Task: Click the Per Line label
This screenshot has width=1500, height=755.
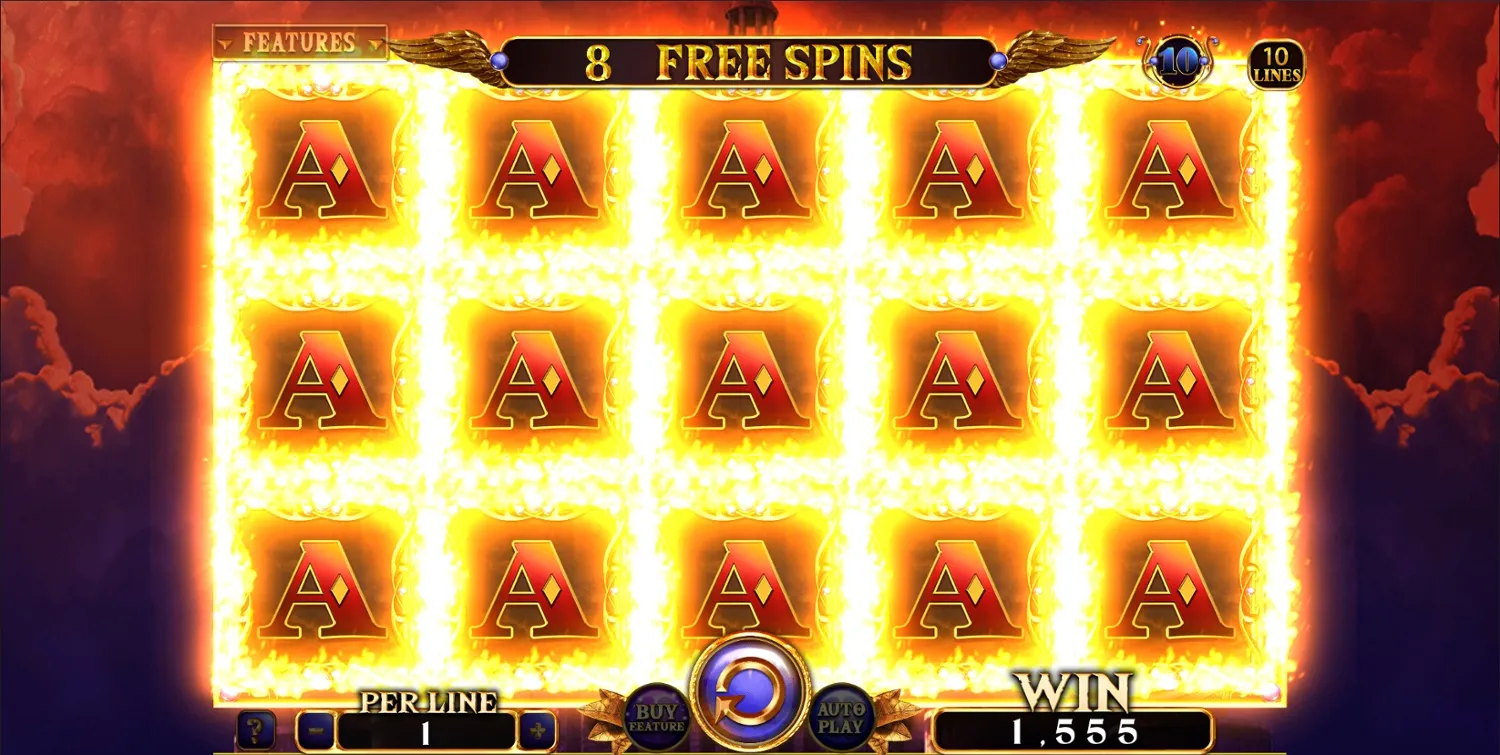Action: coord(428,702)
